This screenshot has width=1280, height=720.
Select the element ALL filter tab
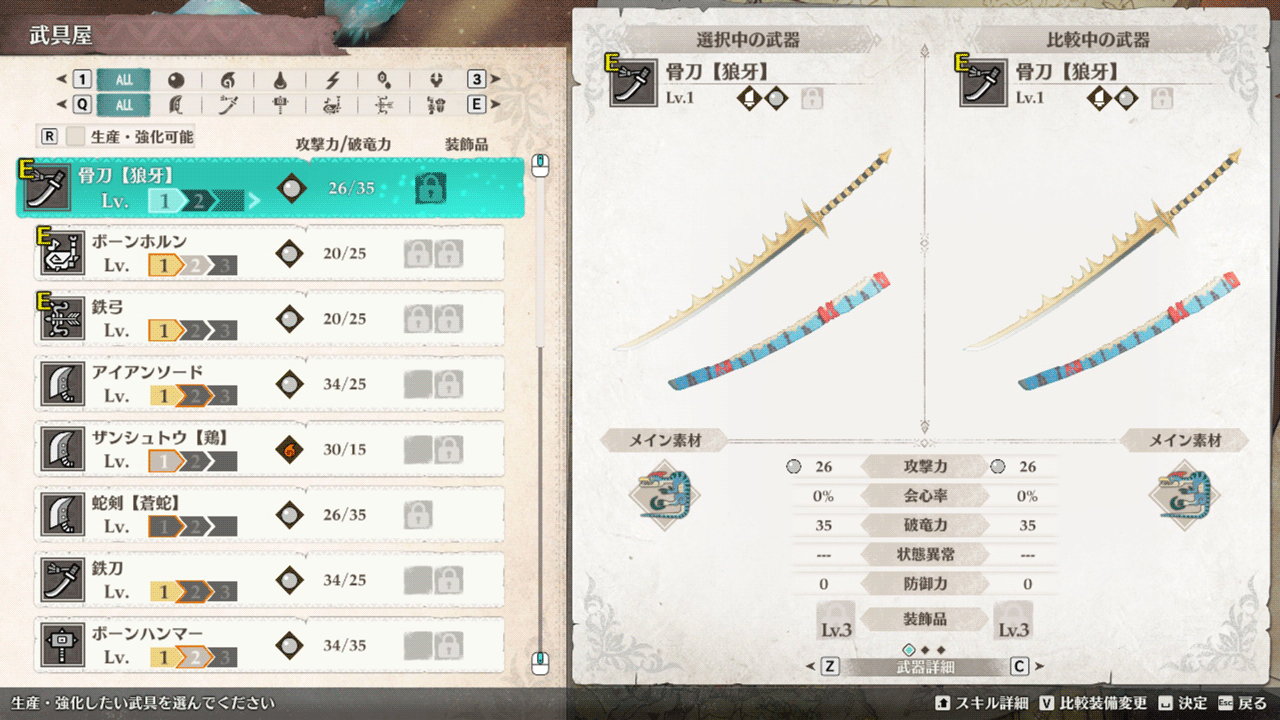[124, 80]
